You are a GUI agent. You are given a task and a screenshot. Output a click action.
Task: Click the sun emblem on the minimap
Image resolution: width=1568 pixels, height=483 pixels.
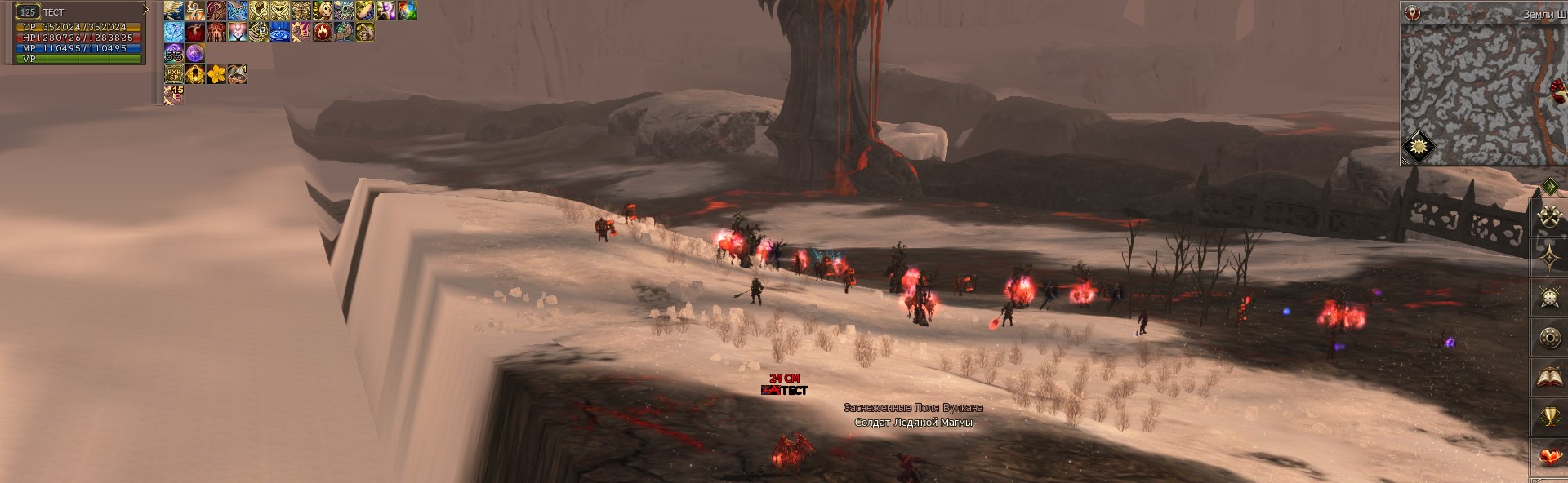click(1419, 148)
